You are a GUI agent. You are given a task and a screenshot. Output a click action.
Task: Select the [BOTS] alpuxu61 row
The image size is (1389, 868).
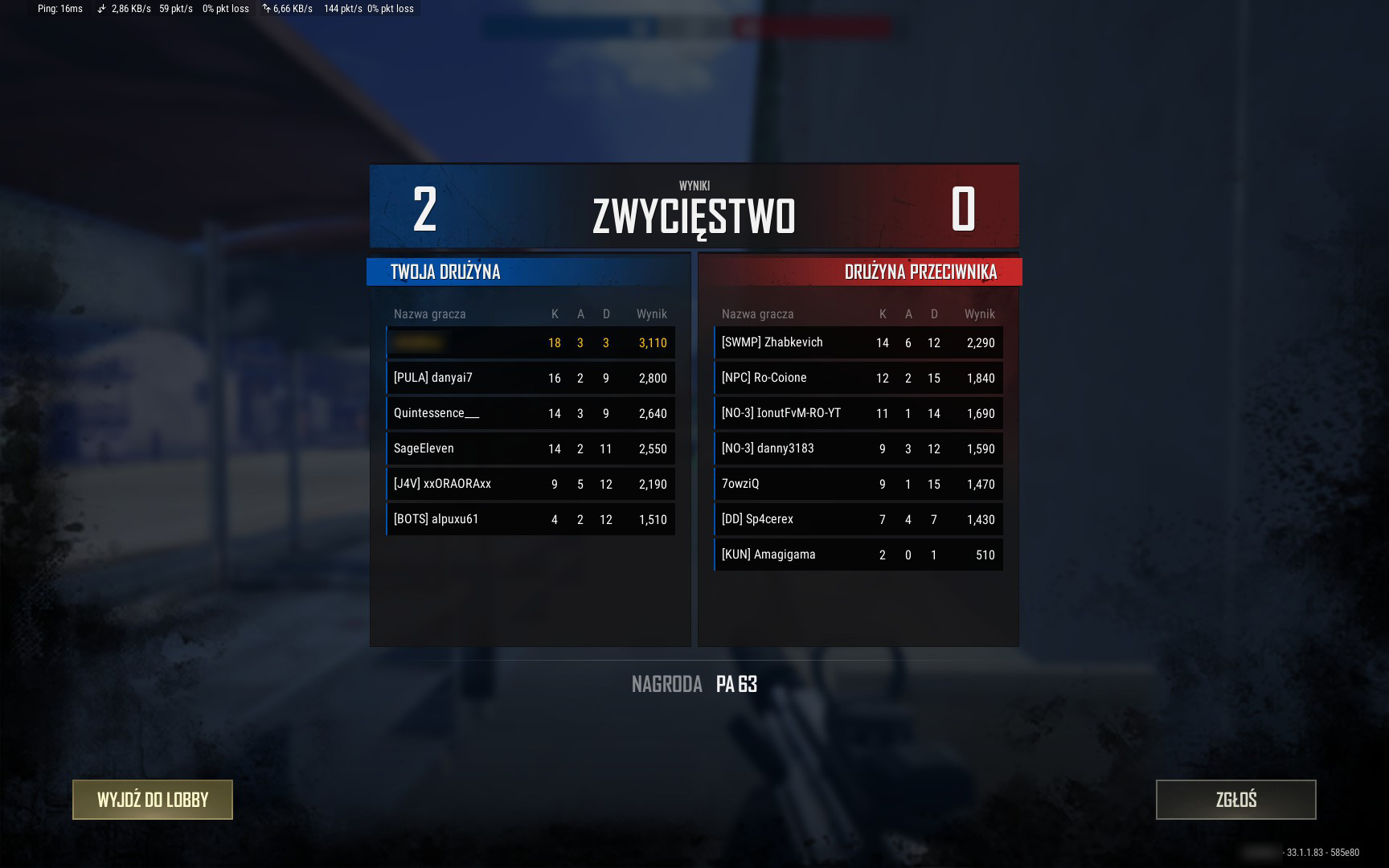tap(531, 519)
